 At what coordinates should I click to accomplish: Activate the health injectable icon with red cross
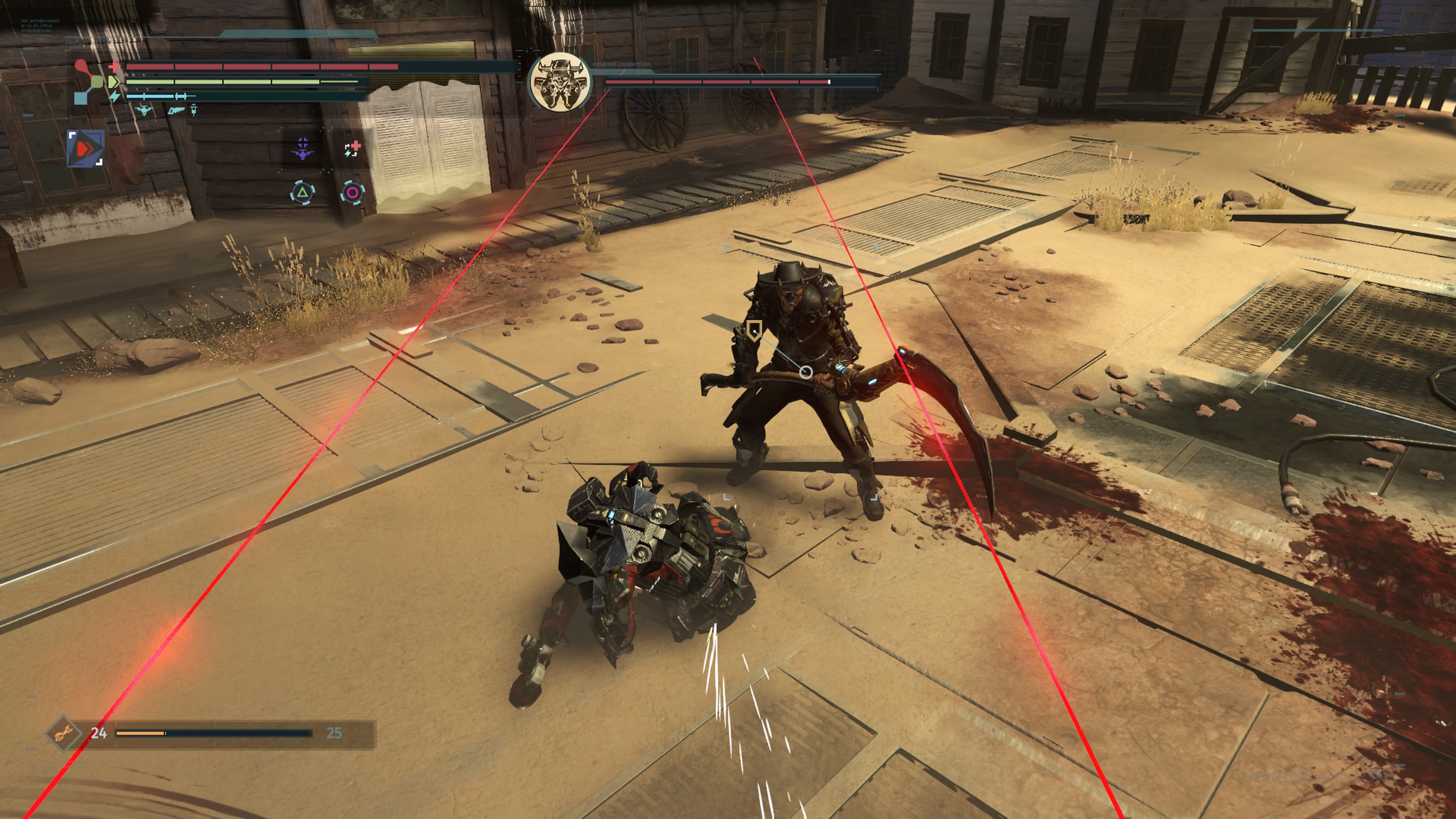coord(353,149)
